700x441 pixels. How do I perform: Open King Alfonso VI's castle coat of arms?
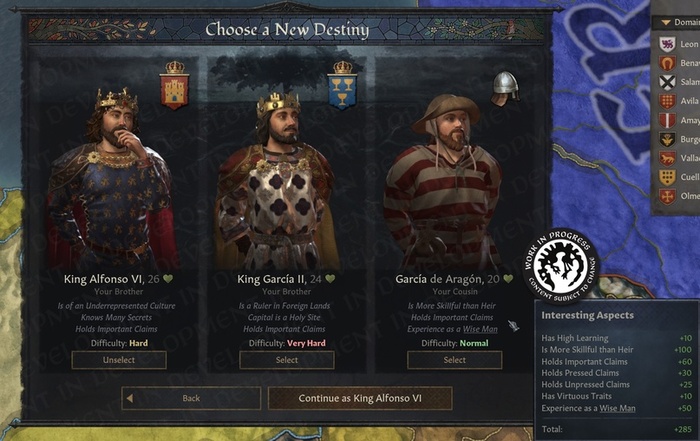[x=174, y=84]
